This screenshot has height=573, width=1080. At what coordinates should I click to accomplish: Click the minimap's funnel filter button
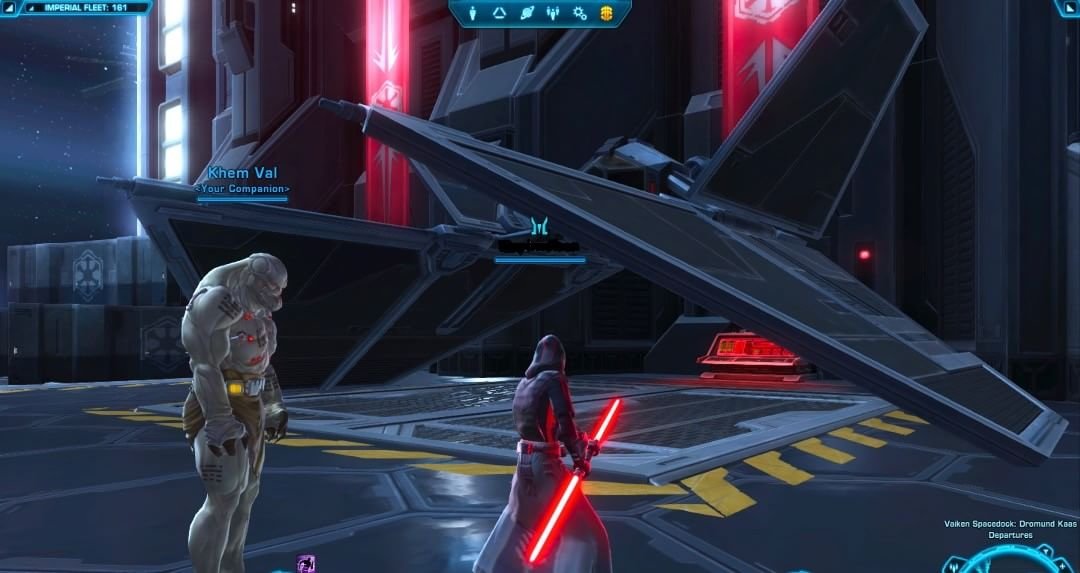point(1044,553)
